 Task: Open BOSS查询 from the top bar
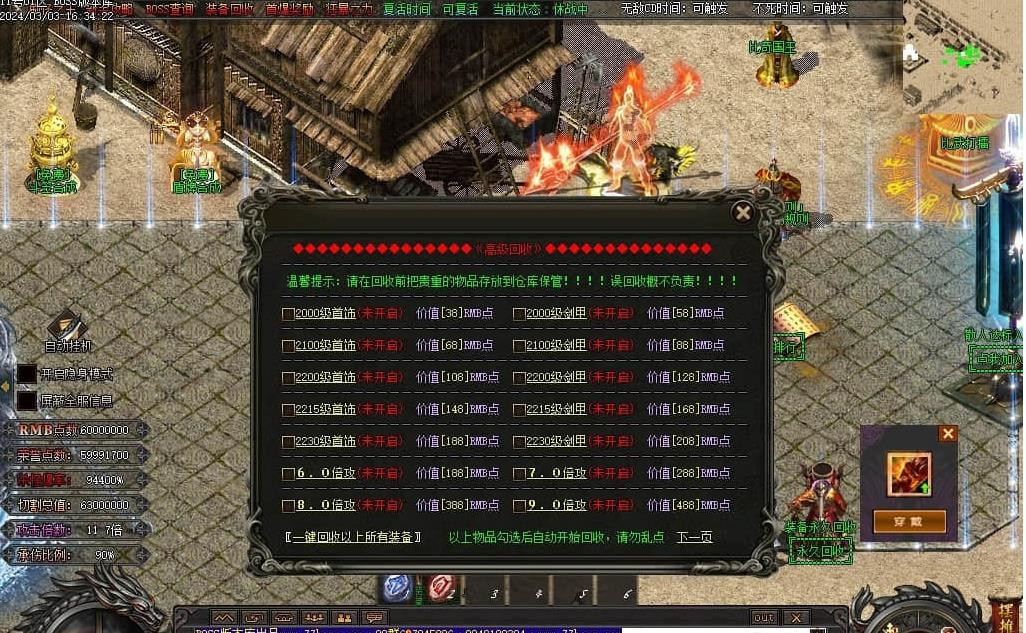coord(170,9)
